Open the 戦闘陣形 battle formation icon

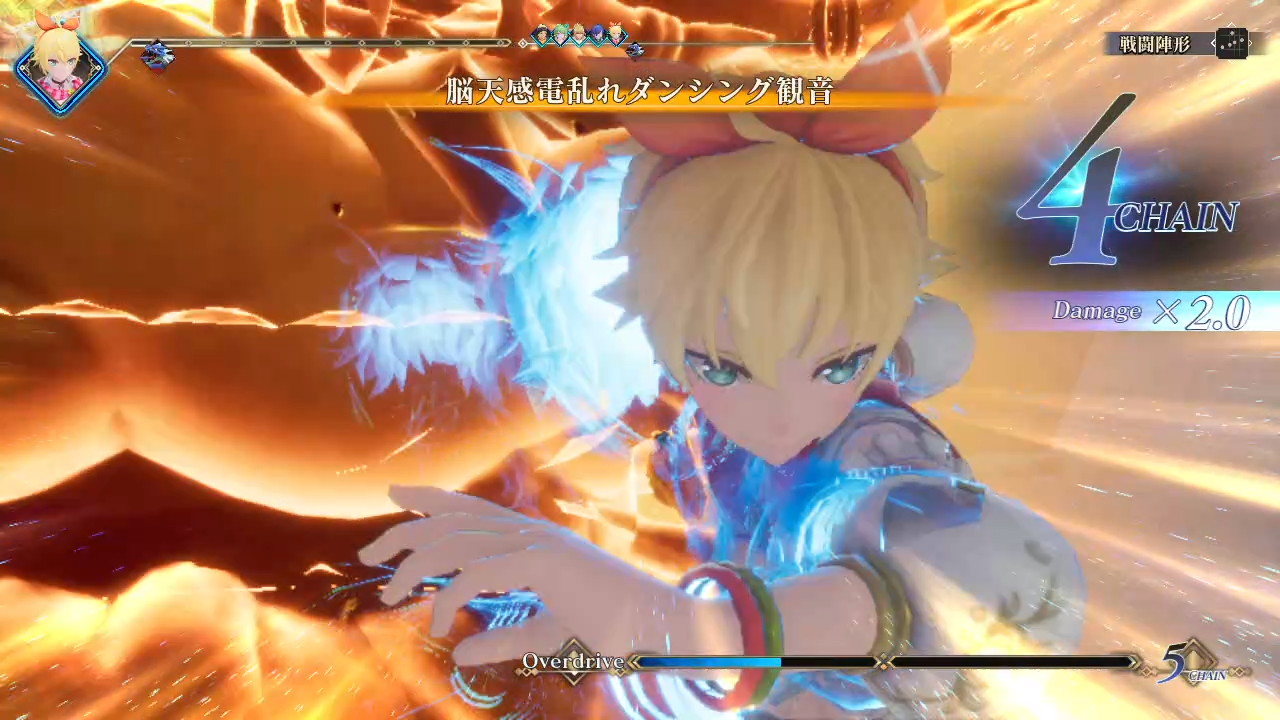pyautogui.click(x=1230, y=44)
